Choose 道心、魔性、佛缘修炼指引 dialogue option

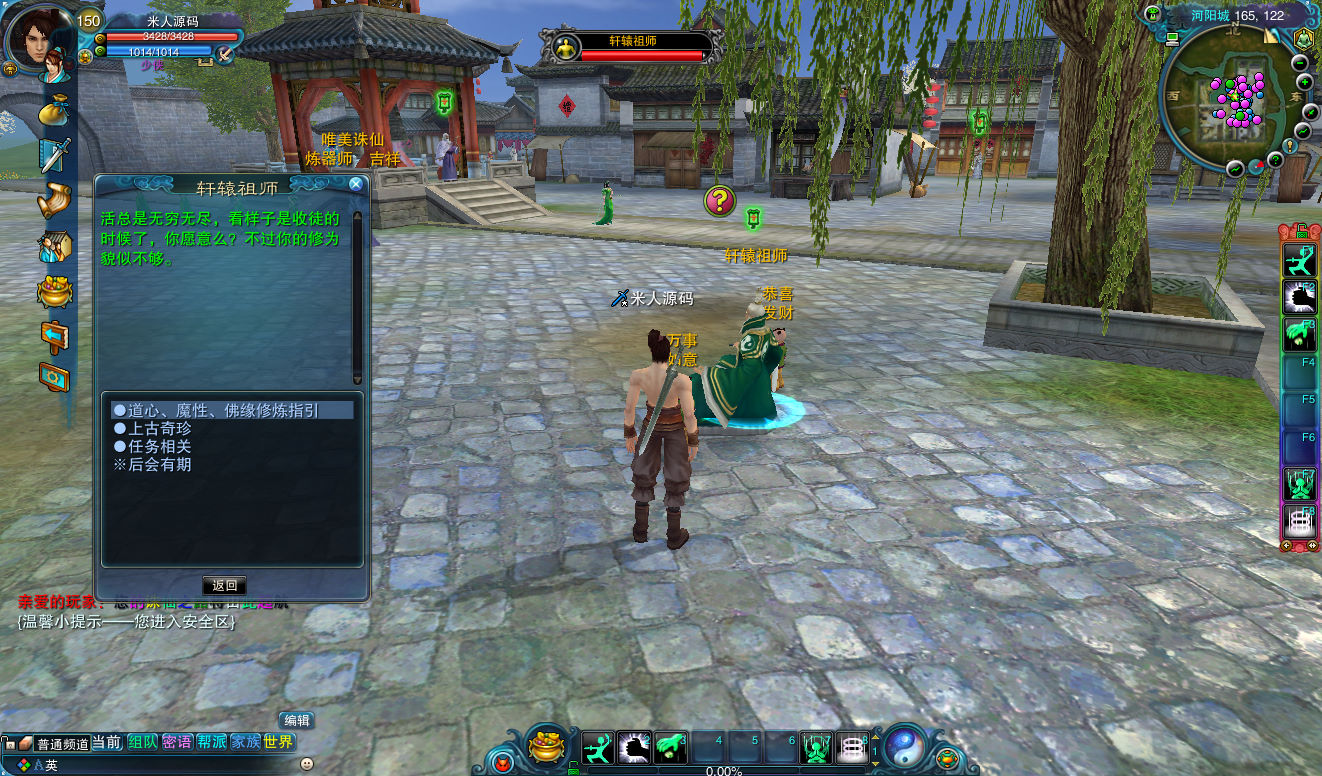coord(223,410)
